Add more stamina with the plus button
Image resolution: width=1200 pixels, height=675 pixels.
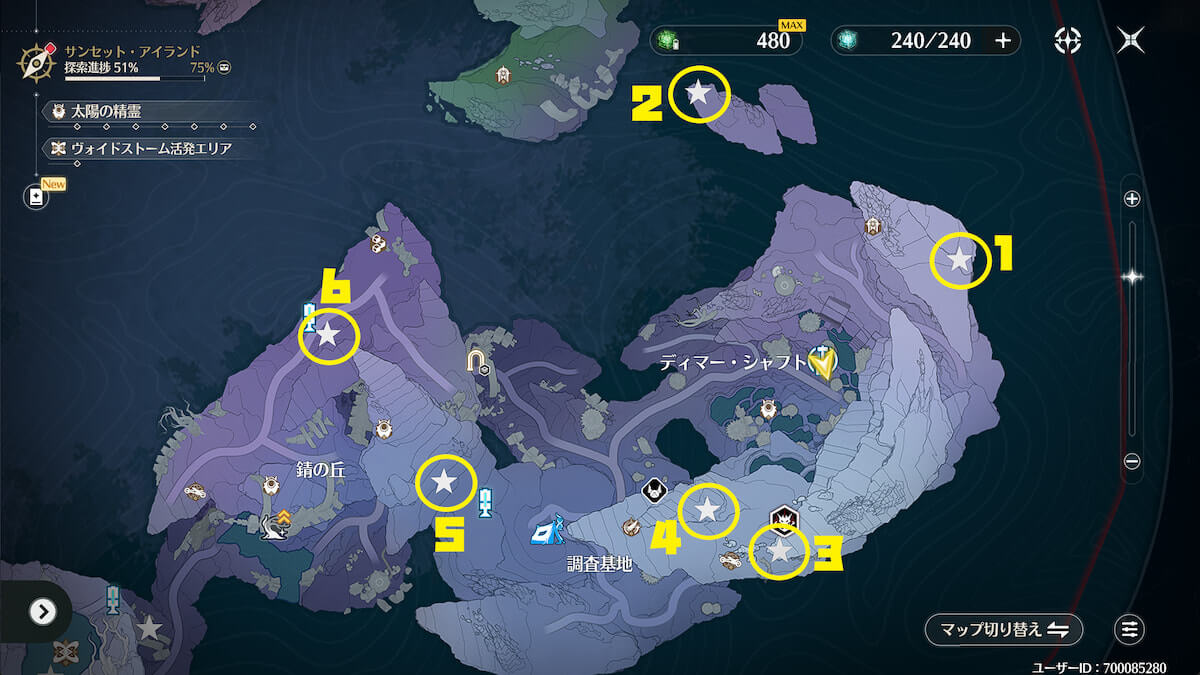pos(1003,40)
